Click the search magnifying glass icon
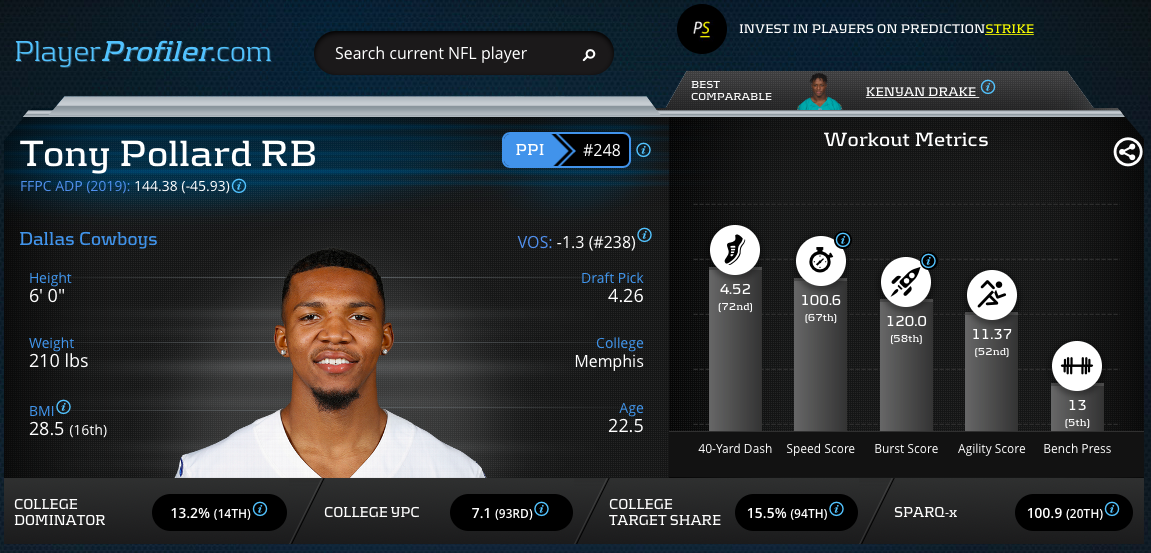The width and height of the screenshot is (1151, 553). tap(590, 54)
